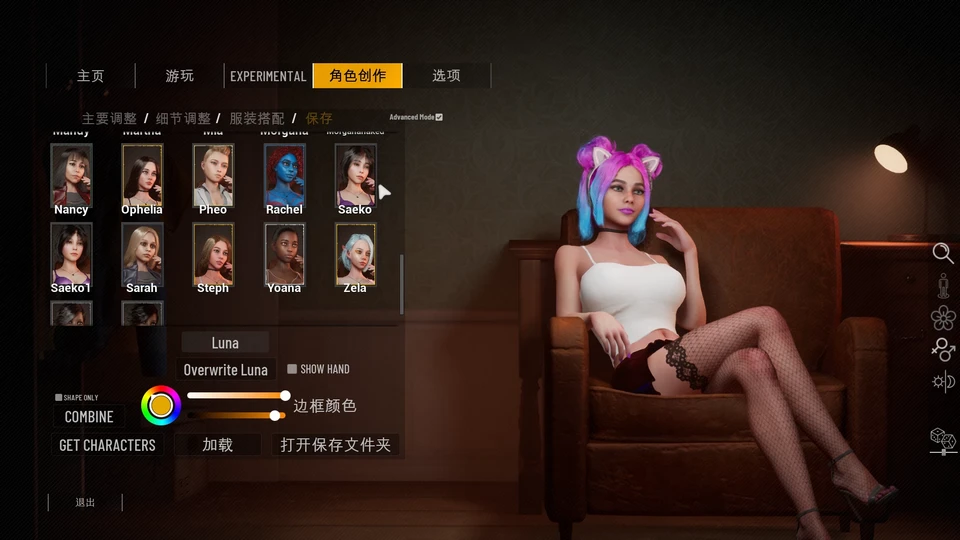960x540 pixels.
Task: Open the 服装搭配 outfit section
Action: pos(257,118)
